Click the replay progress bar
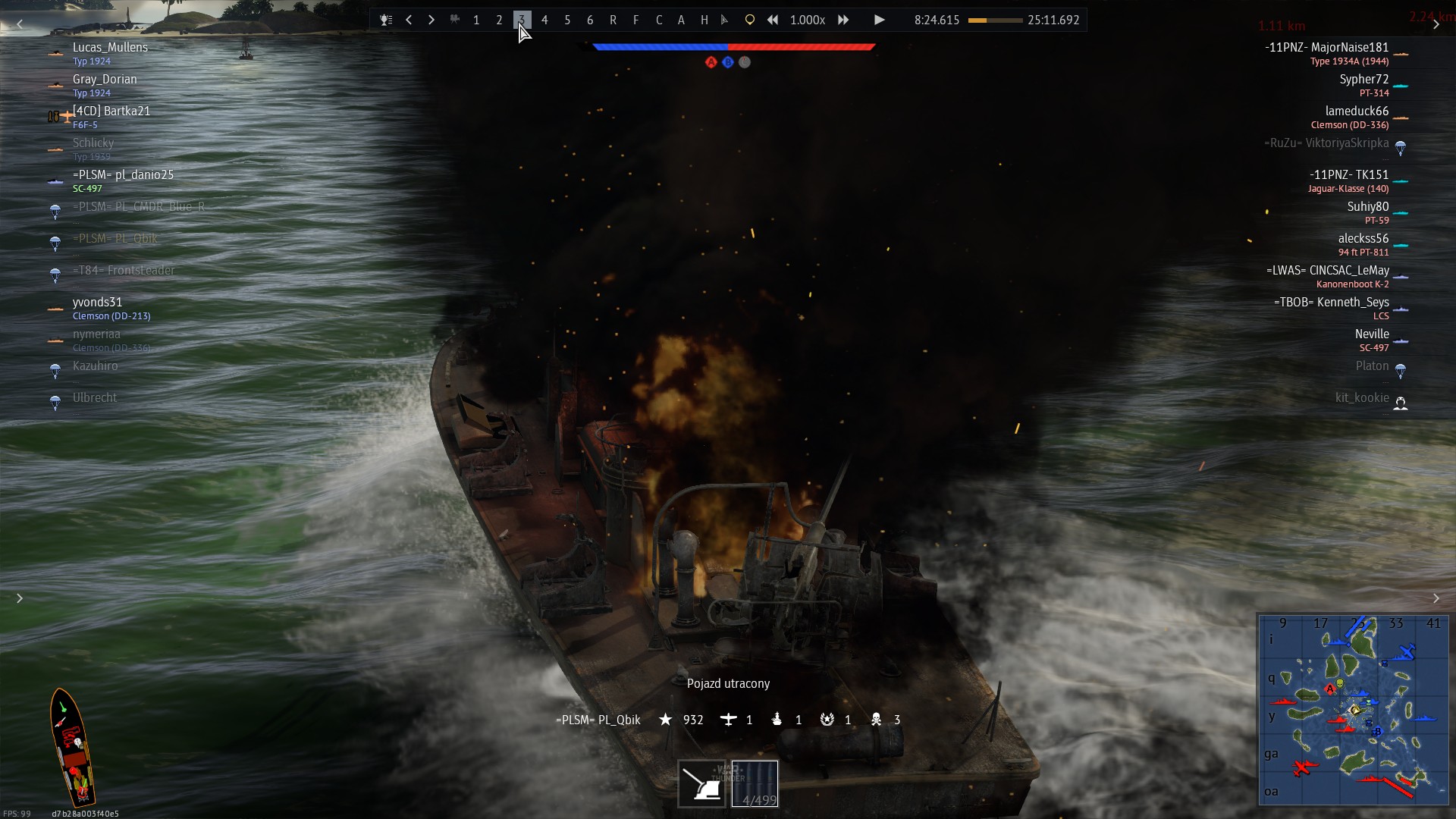 pos(995,20)
